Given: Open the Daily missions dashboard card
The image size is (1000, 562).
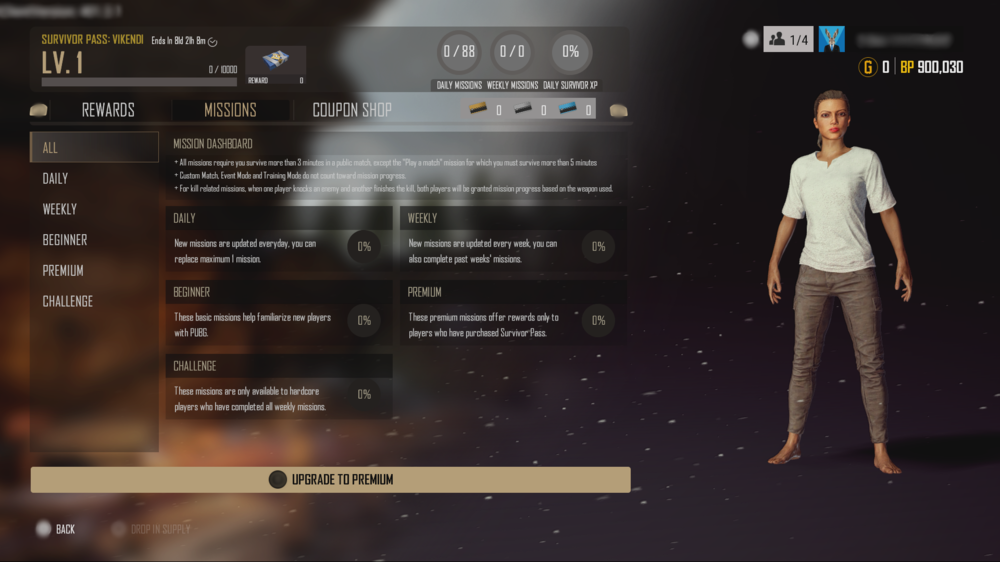Looking at the screenshot, I should [x=279, y=240].
